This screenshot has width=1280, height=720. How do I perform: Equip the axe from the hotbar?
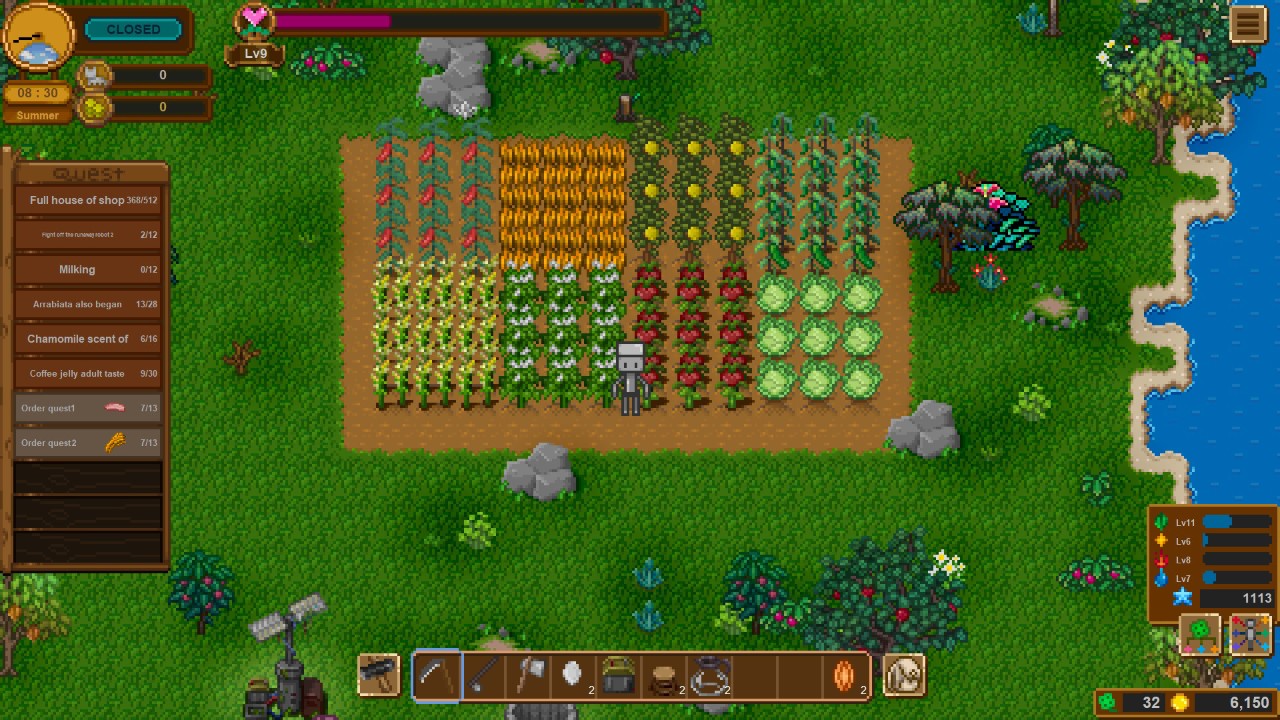coord(530,676)
